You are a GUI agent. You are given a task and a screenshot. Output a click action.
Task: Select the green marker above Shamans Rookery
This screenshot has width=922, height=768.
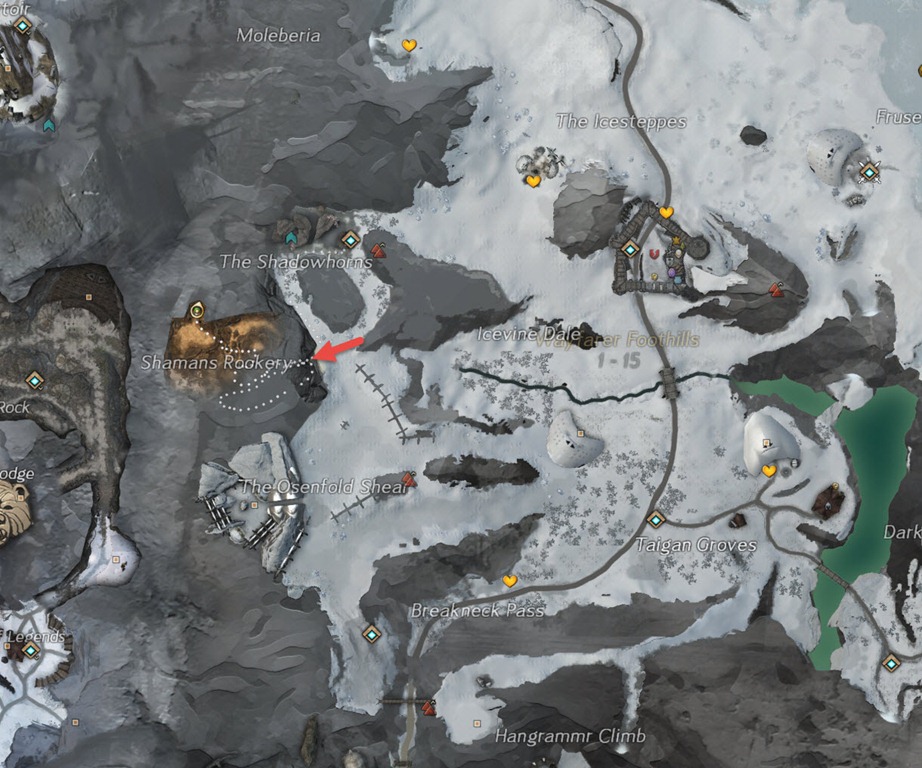click(x=196, y=308)
